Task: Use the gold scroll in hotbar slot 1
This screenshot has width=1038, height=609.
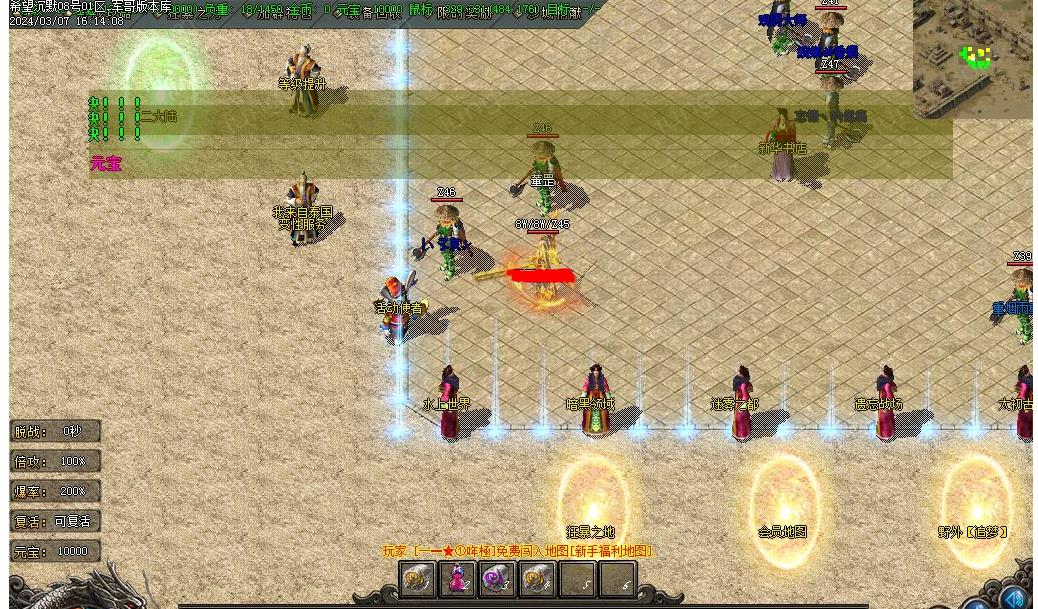Action: coord(417,579)
